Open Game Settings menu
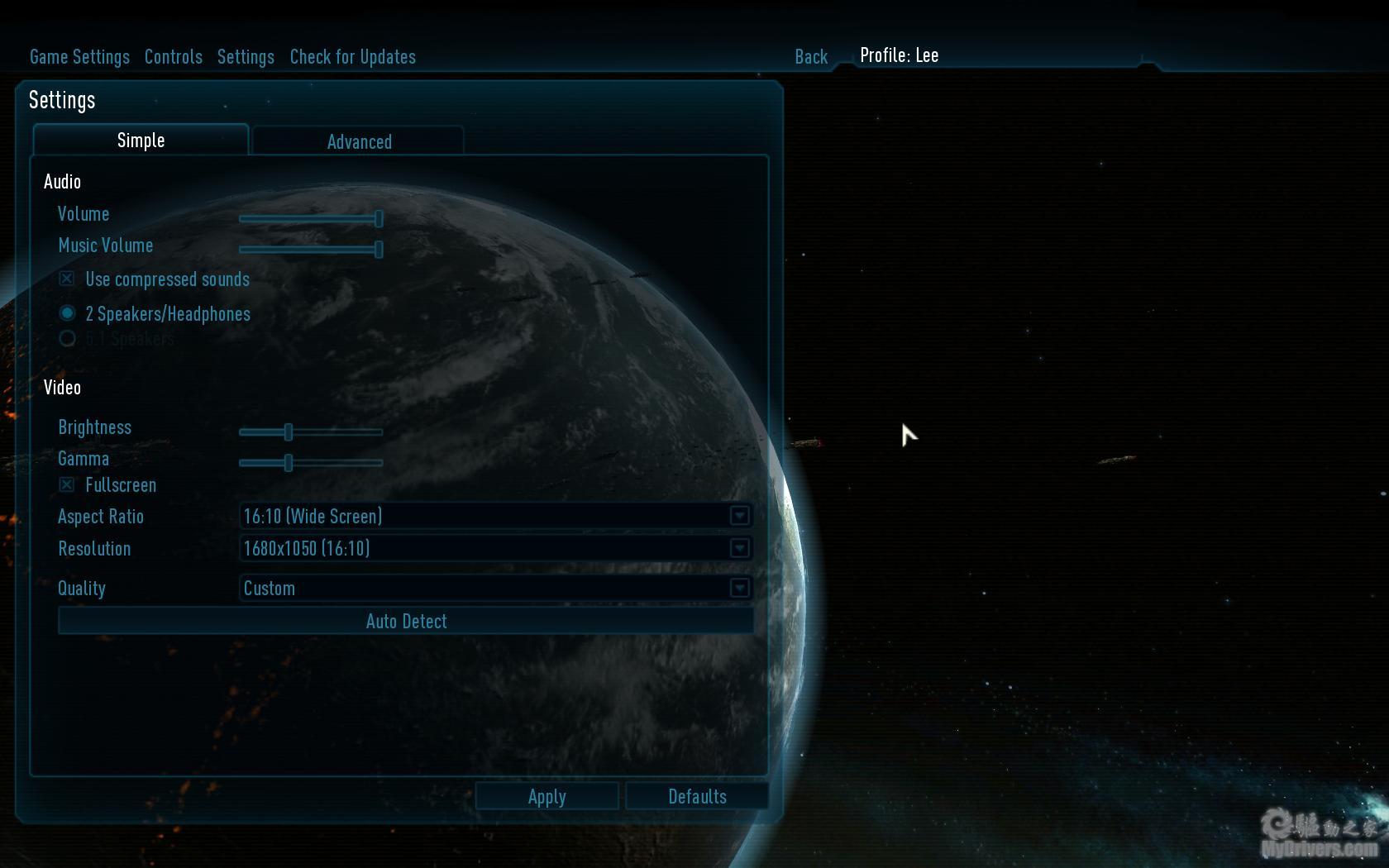This screenshot has width=1389, height=868. pos(79,57)
